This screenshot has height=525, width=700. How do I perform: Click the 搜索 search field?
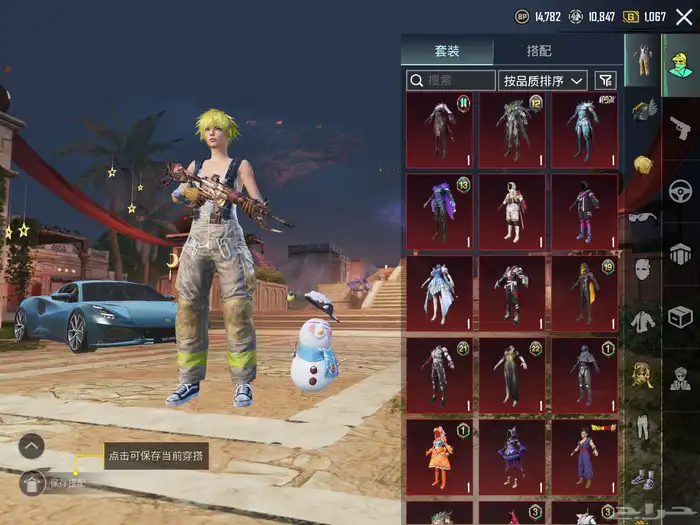click(x=451, y=80)
